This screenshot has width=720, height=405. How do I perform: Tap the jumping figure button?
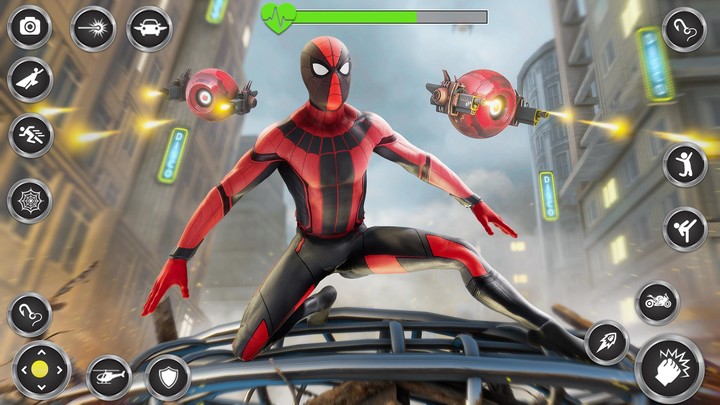pyautogui.click(x=685, y=164)
